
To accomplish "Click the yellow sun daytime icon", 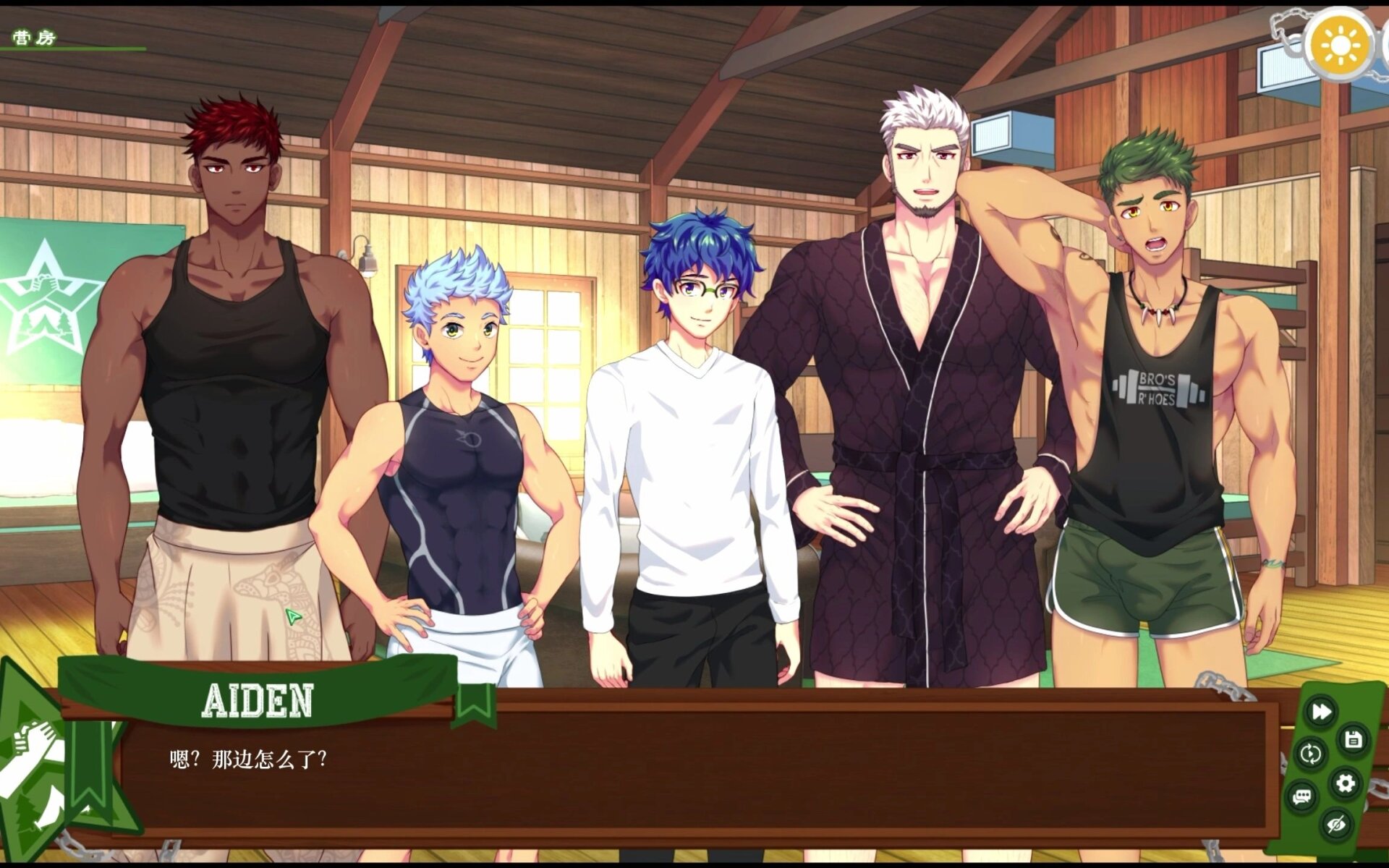I will [1340, 46].
